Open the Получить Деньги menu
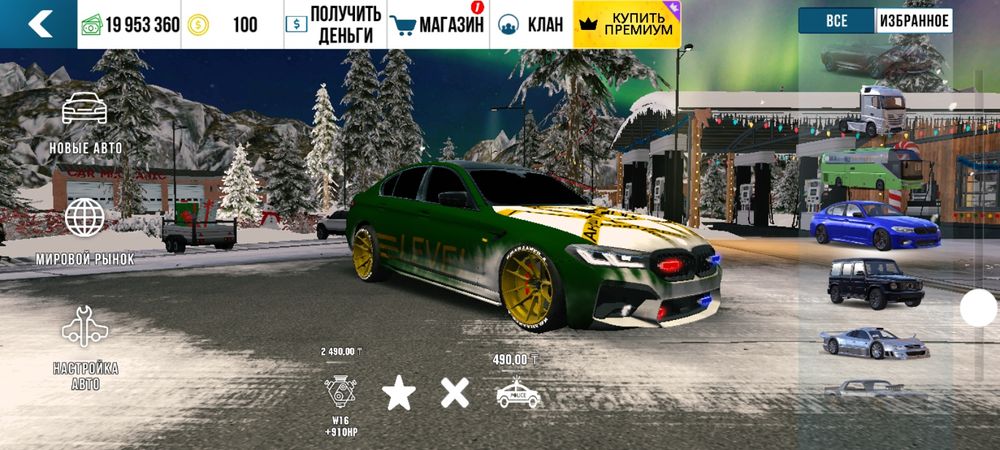 point(332,24)
